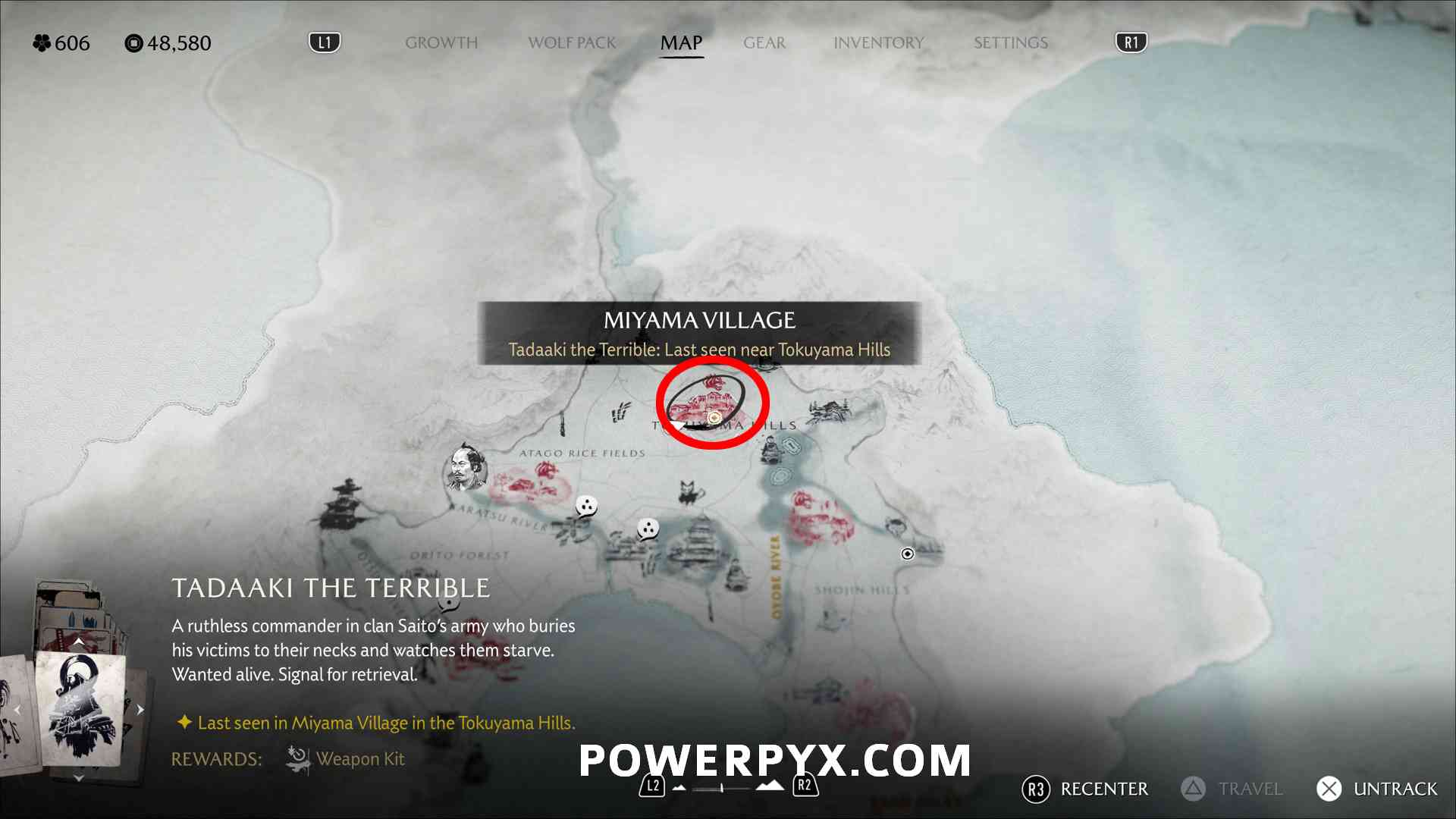The height and width of the screenshot is (819, 1456).
Task: Cycle cards using the down arrow
Action: [78, 778]
